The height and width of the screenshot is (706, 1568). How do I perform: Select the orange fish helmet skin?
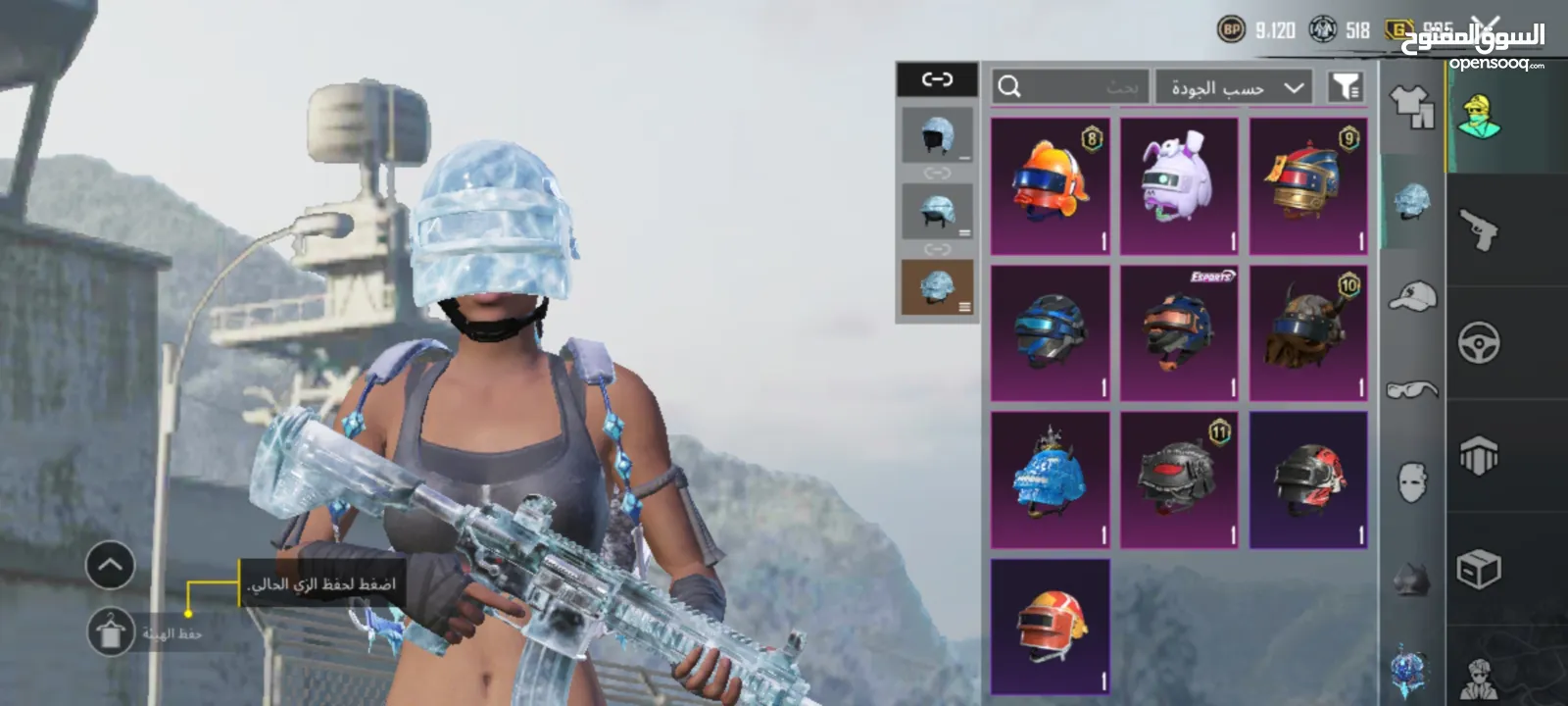(1050, 186)
